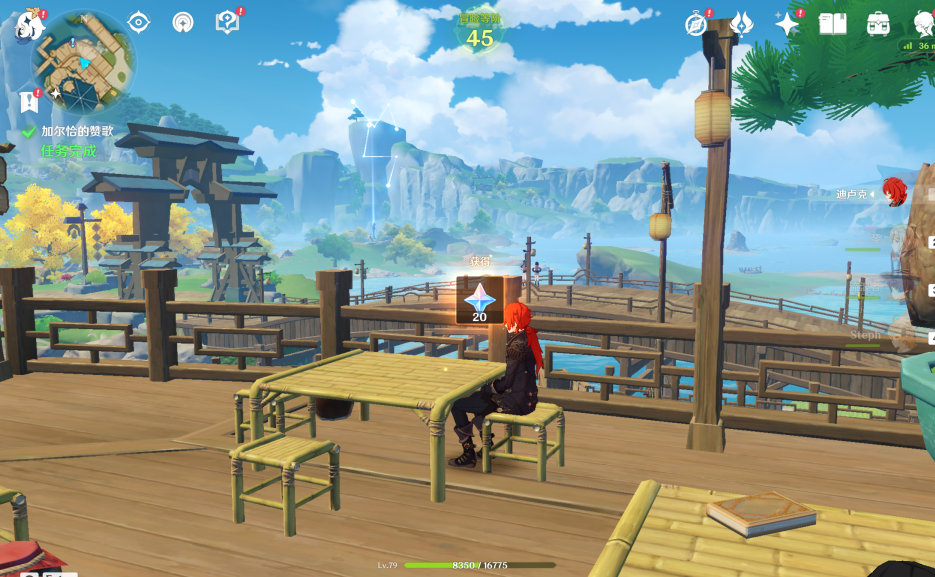Open the quest flag icon below the minimap
The height and width of the screenshot is (577, 935).
coord(28,102)
